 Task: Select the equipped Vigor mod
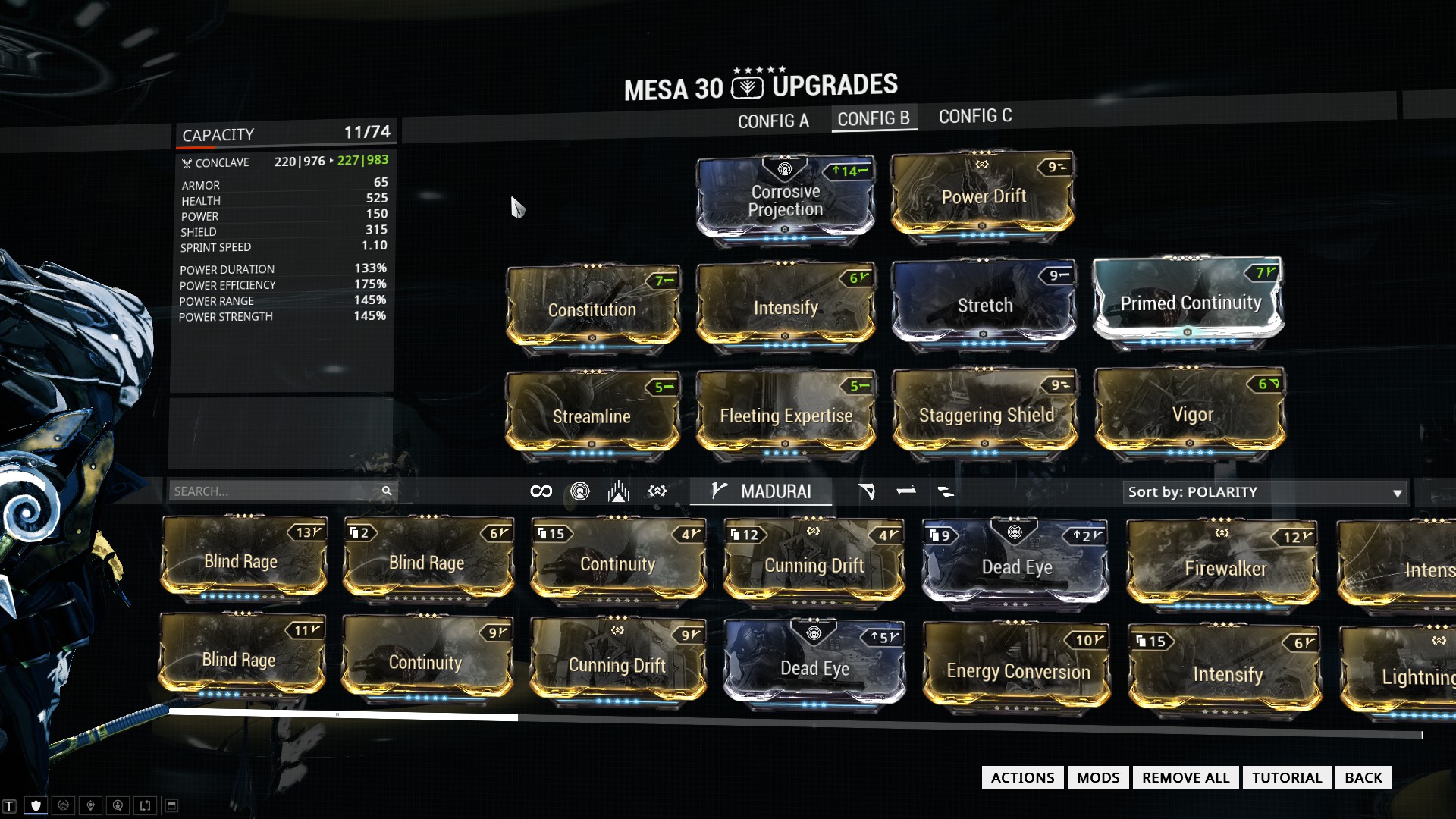(x=1191, y=414)
